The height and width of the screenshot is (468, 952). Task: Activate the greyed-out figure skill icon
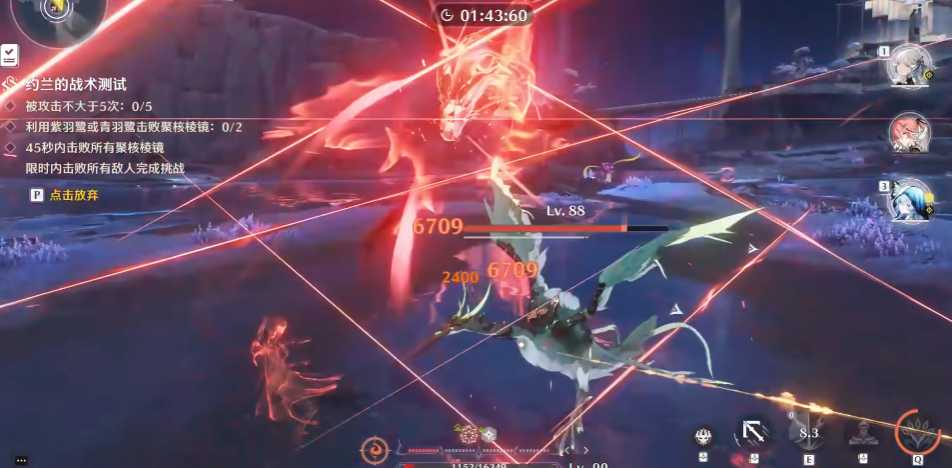coord(860,433)
